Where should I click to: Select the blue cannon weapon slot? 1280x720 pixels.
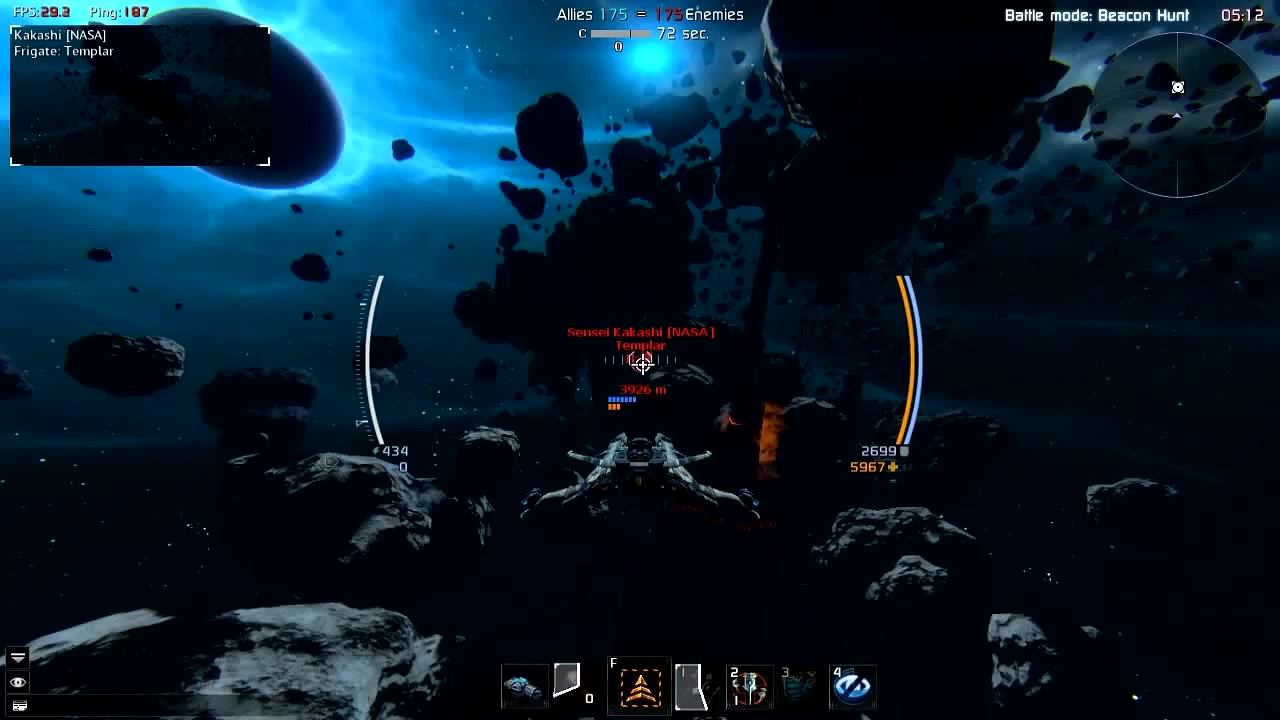[x=523, y=687]
